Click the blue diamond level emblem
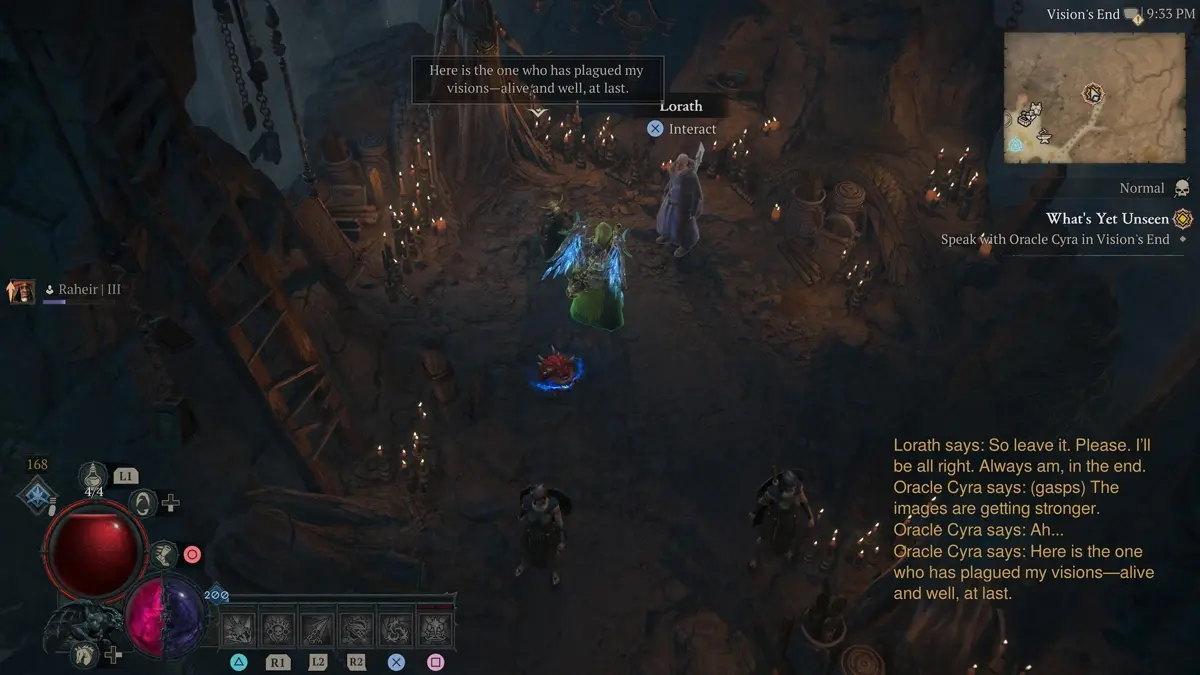Viewport: 1200px width, 675px height. 38,495
